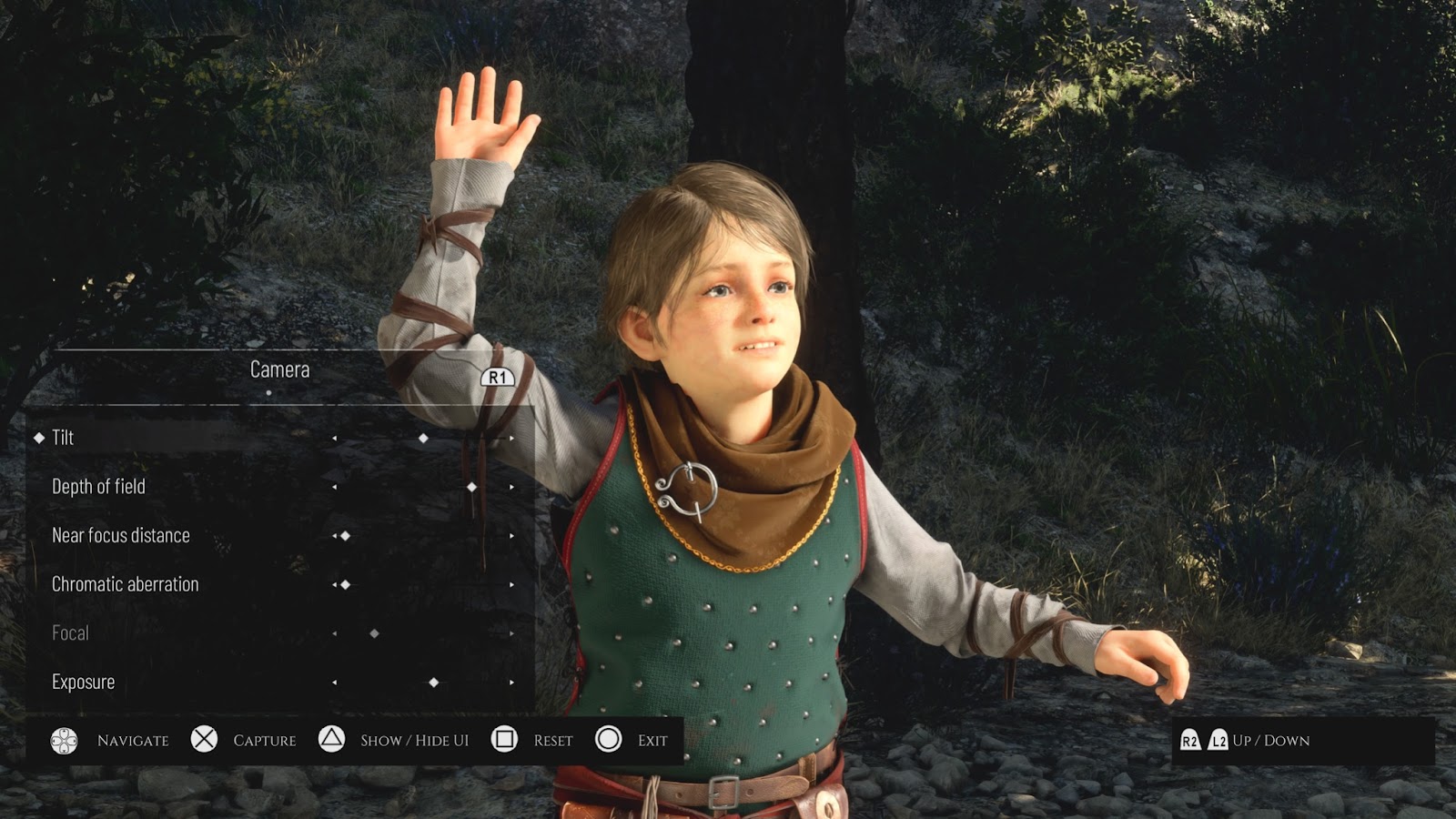Exit photo mode
Screen dimensions: 1456x819
click(609, 739)
